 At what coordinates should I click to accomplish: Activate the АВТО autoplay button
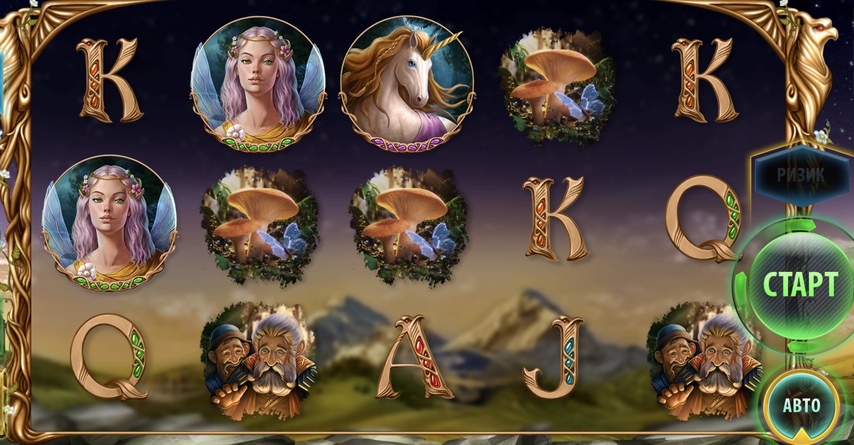click(x=800, y=405)
